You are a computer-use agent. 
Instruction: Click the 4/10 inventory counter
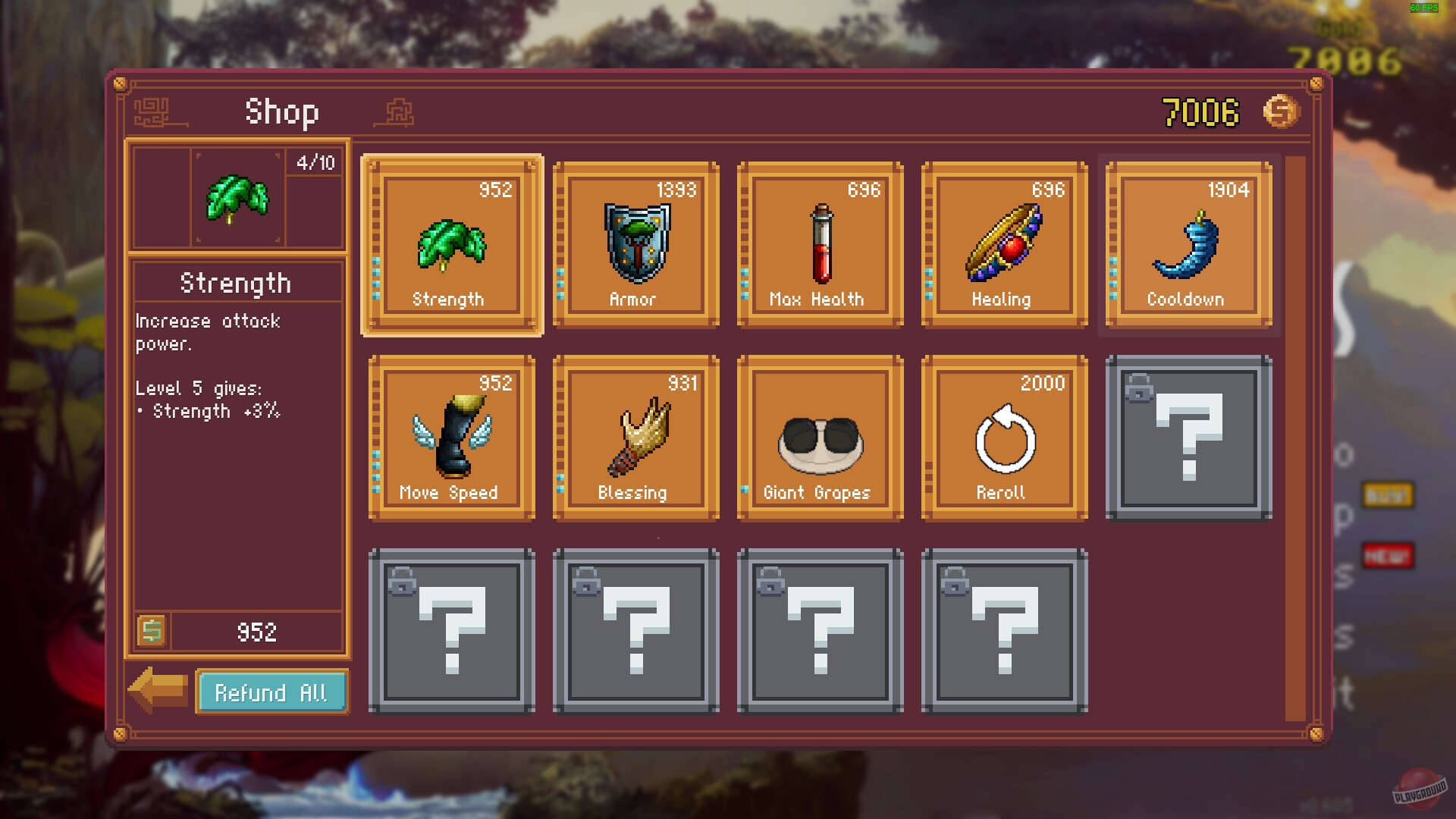315,161
